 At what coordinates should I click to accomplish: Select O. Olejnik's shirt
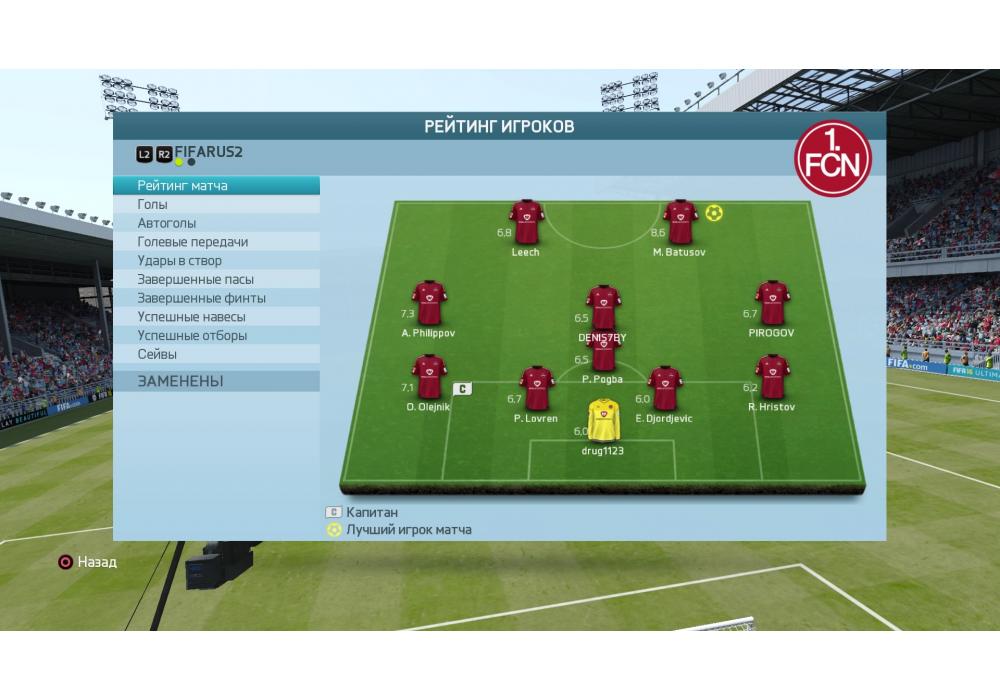[428, 377]
